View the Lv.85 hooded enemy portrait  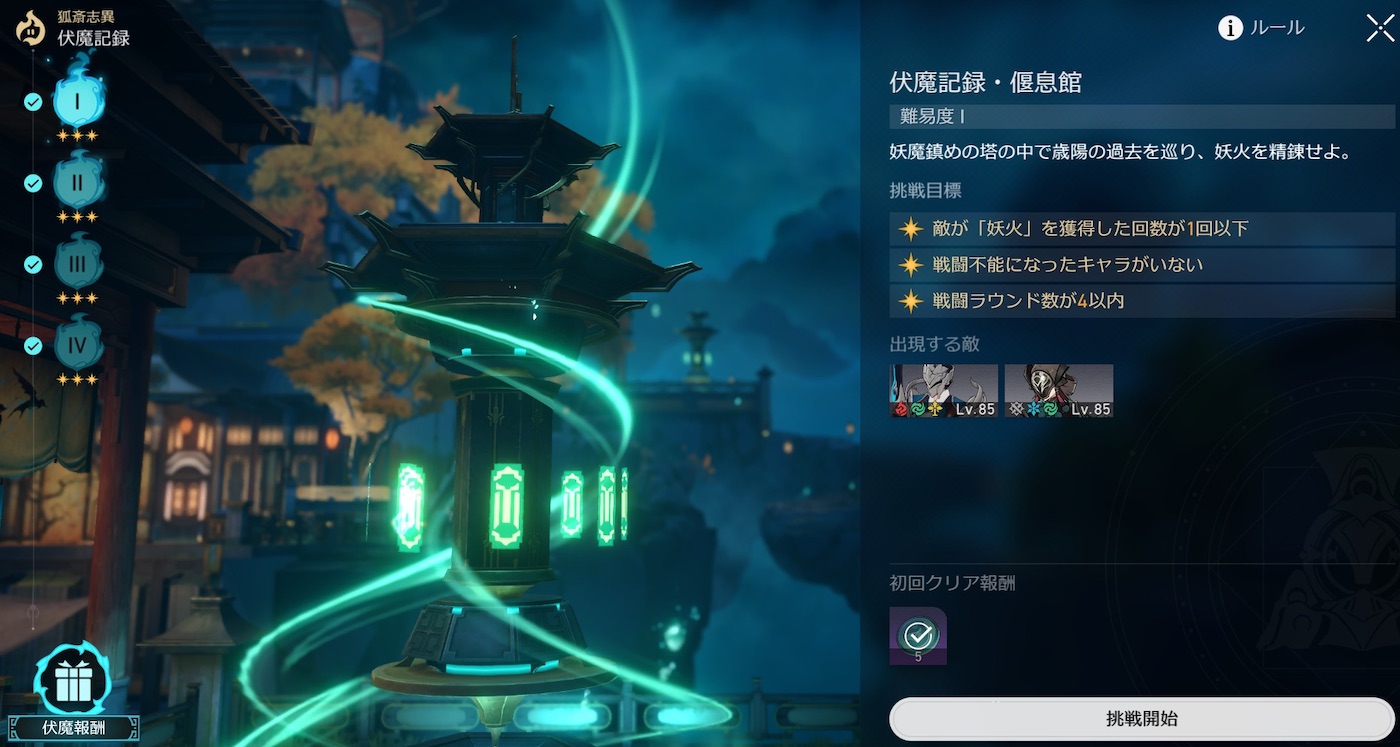coord(1058,390)
